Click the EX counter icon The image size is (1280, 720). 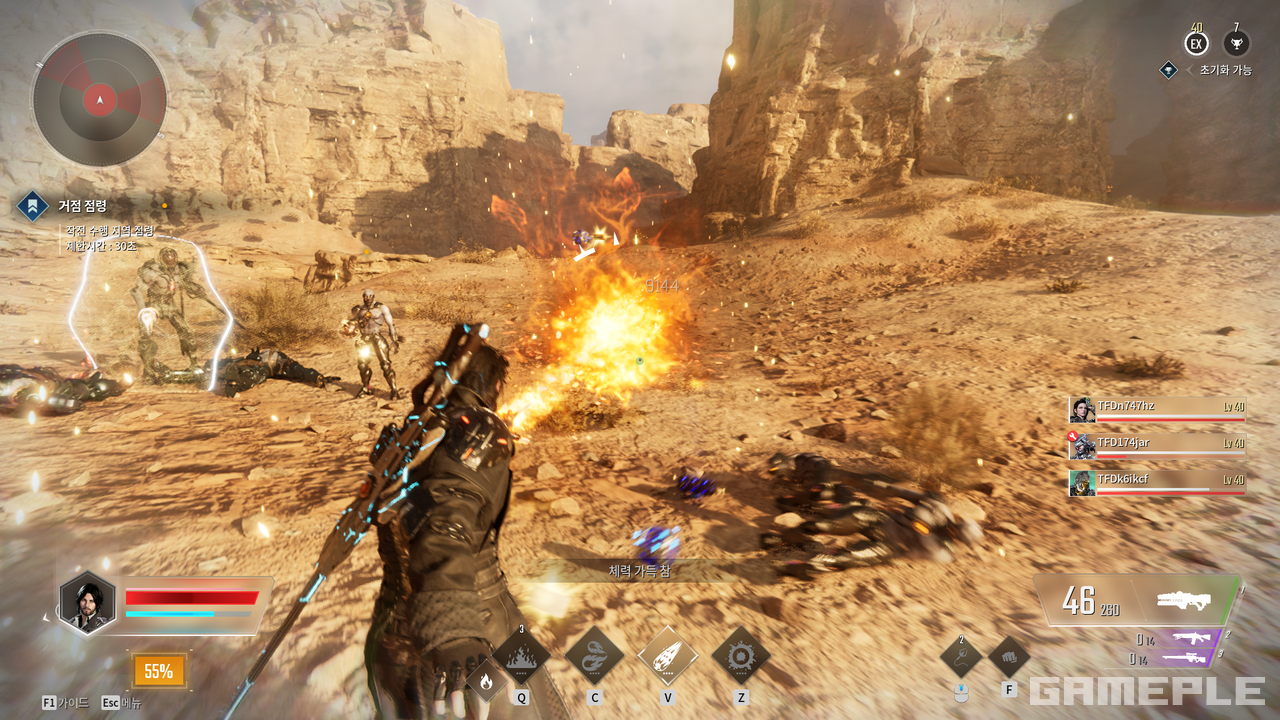pyautogui.click(x=1196, y=44)
